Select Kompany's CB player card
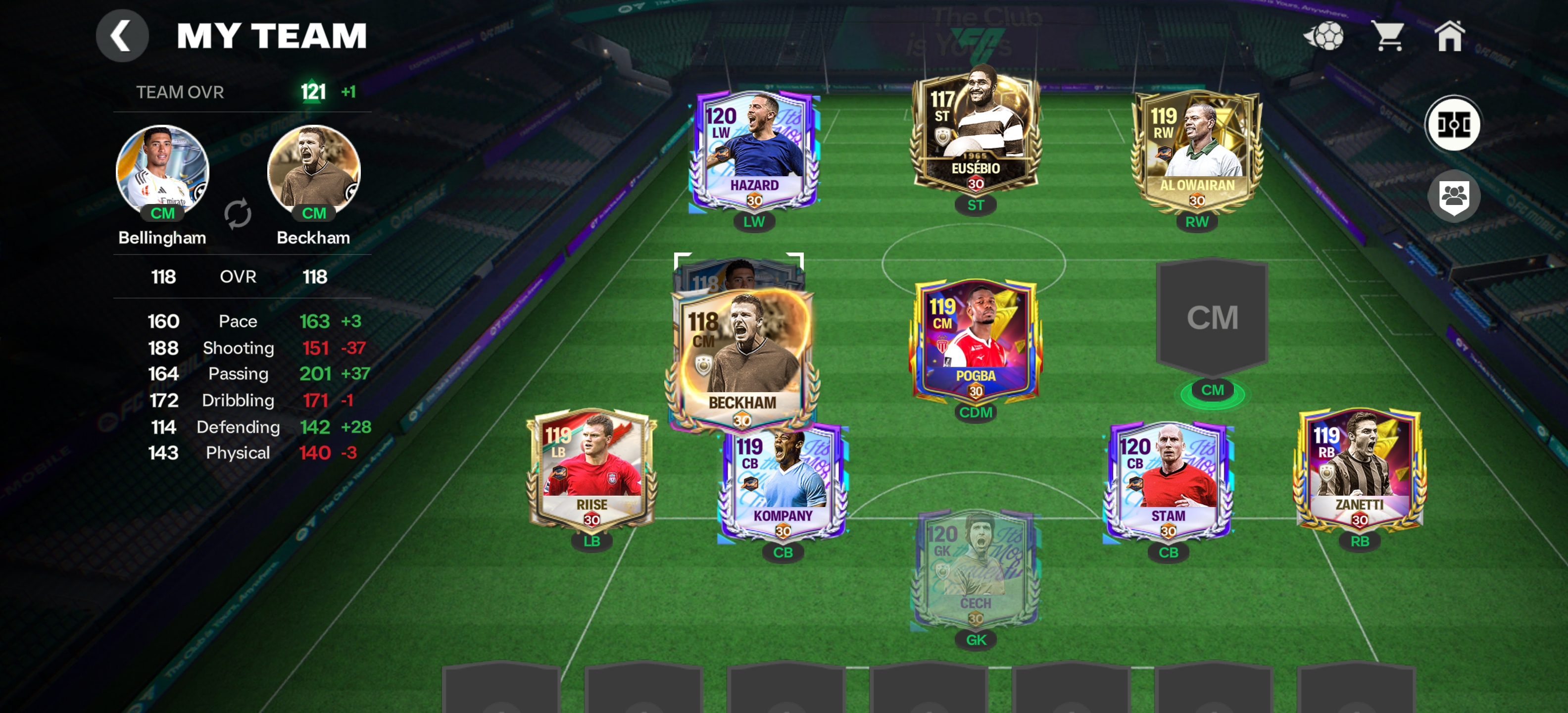 (783, 484)
